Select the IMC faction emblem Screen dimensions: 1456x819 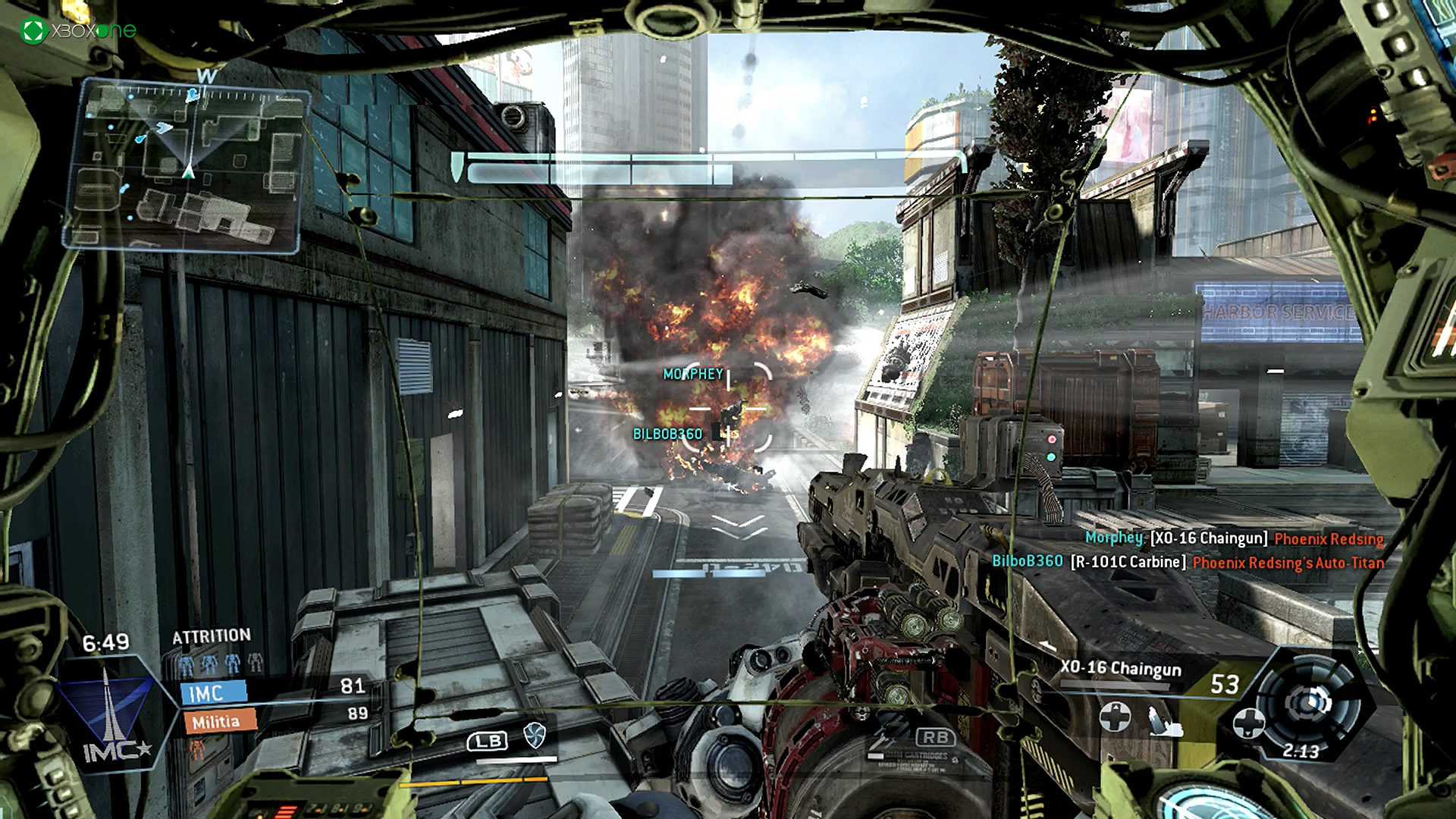(x=108, y=713)
